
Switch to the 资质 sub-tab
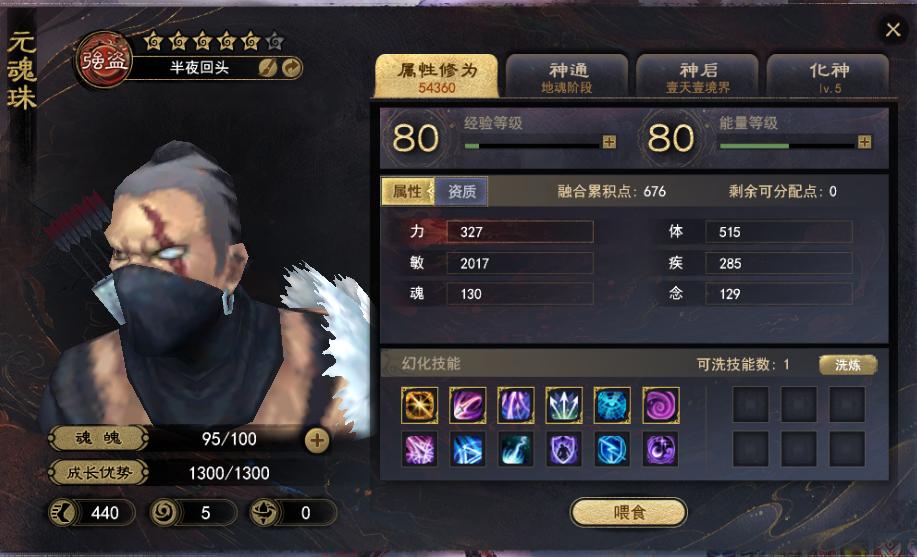tap(462, 191)
